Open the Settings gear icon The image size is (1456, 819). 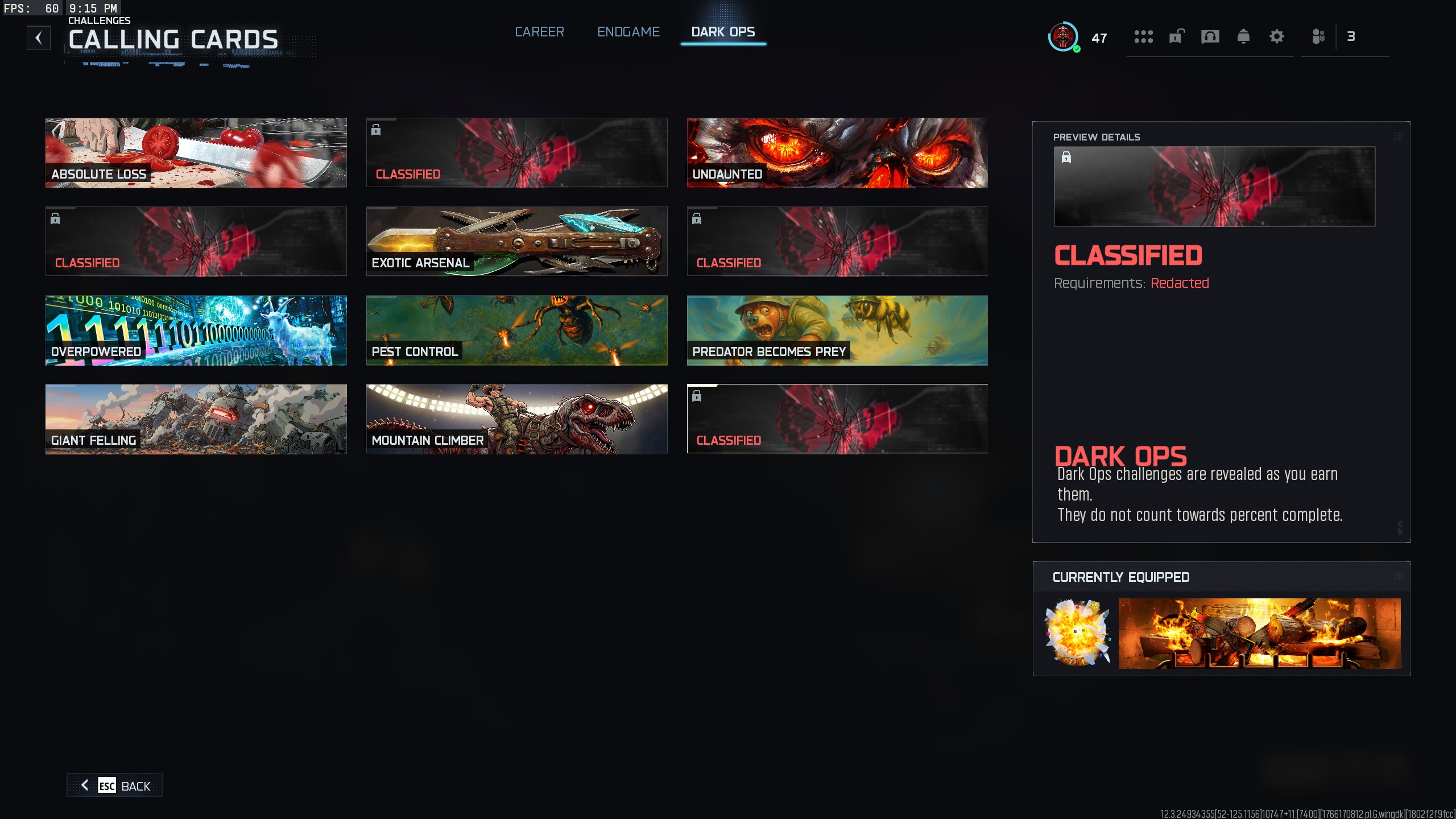tap(1277, 36)
